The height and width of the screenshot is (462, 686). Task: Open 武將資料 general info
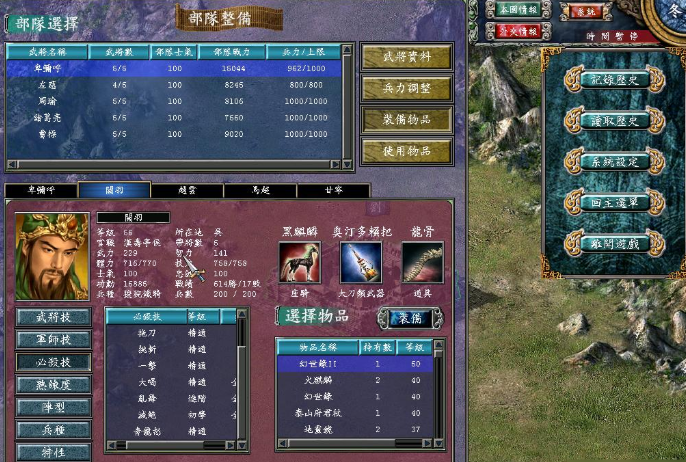pos(406,57)
